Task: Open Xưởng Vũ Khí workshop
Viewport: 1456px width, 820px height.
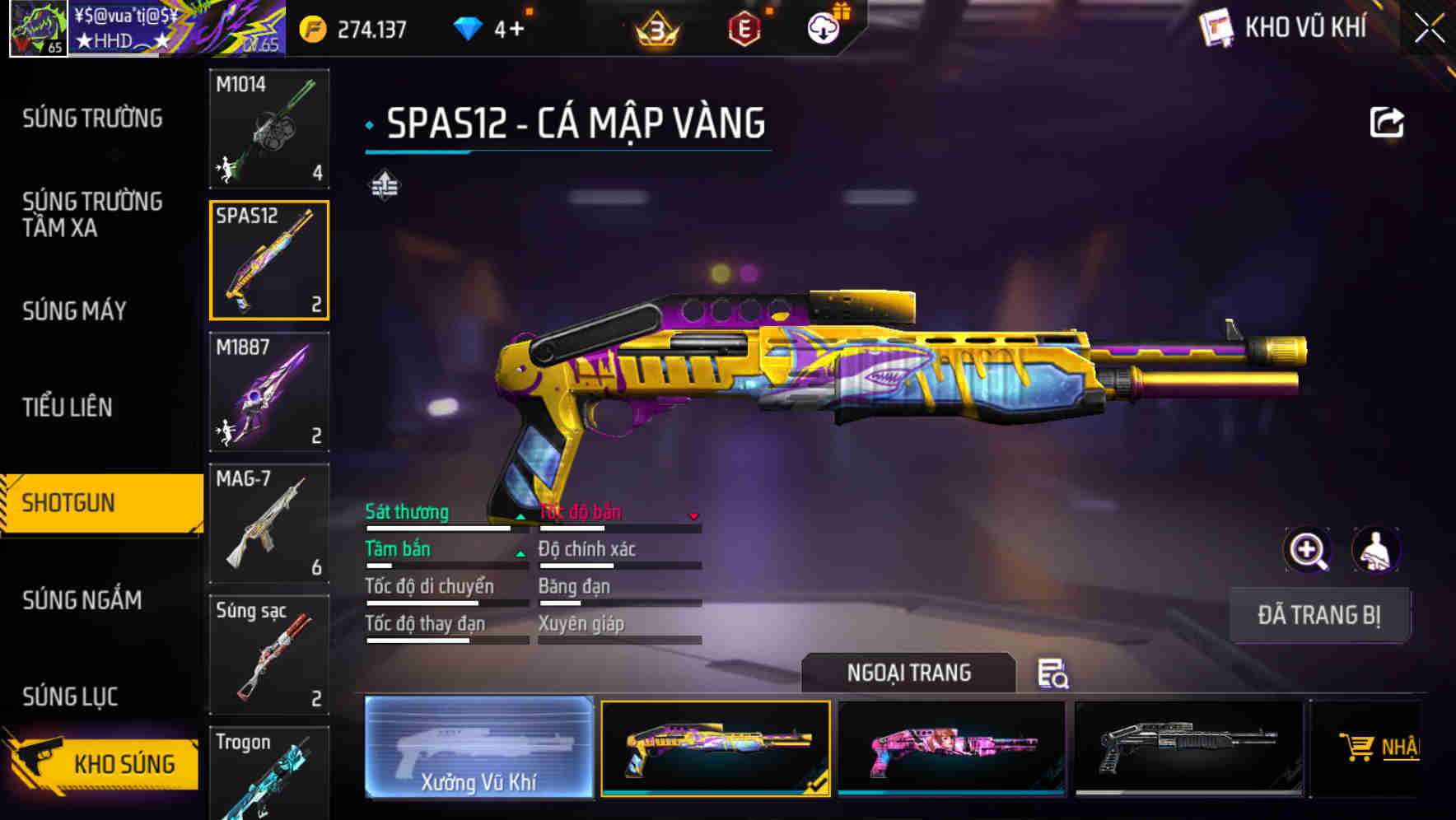Action: pos(478,748)
